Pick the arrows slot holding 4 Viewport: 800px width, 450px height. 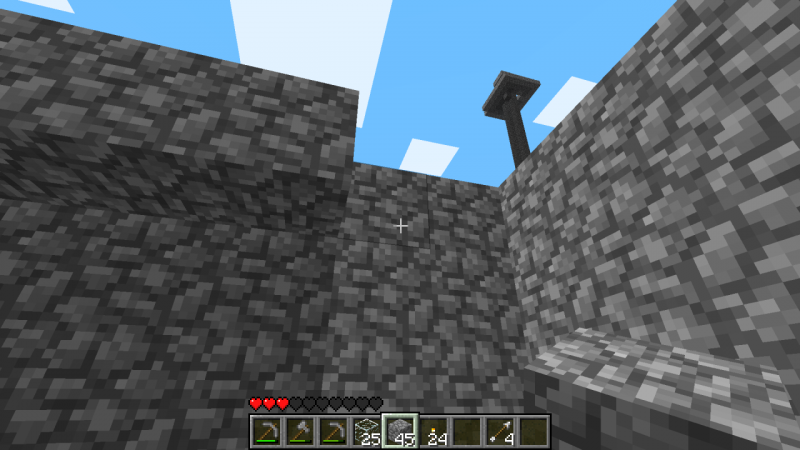[500, 431]
